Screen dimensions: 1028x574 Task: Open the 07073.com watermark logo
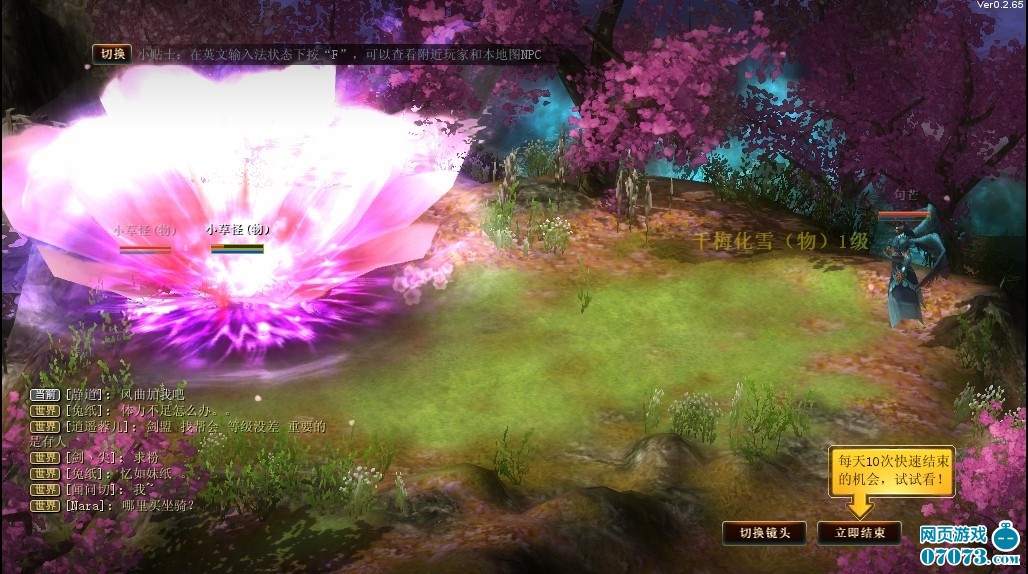coord(968,546)
